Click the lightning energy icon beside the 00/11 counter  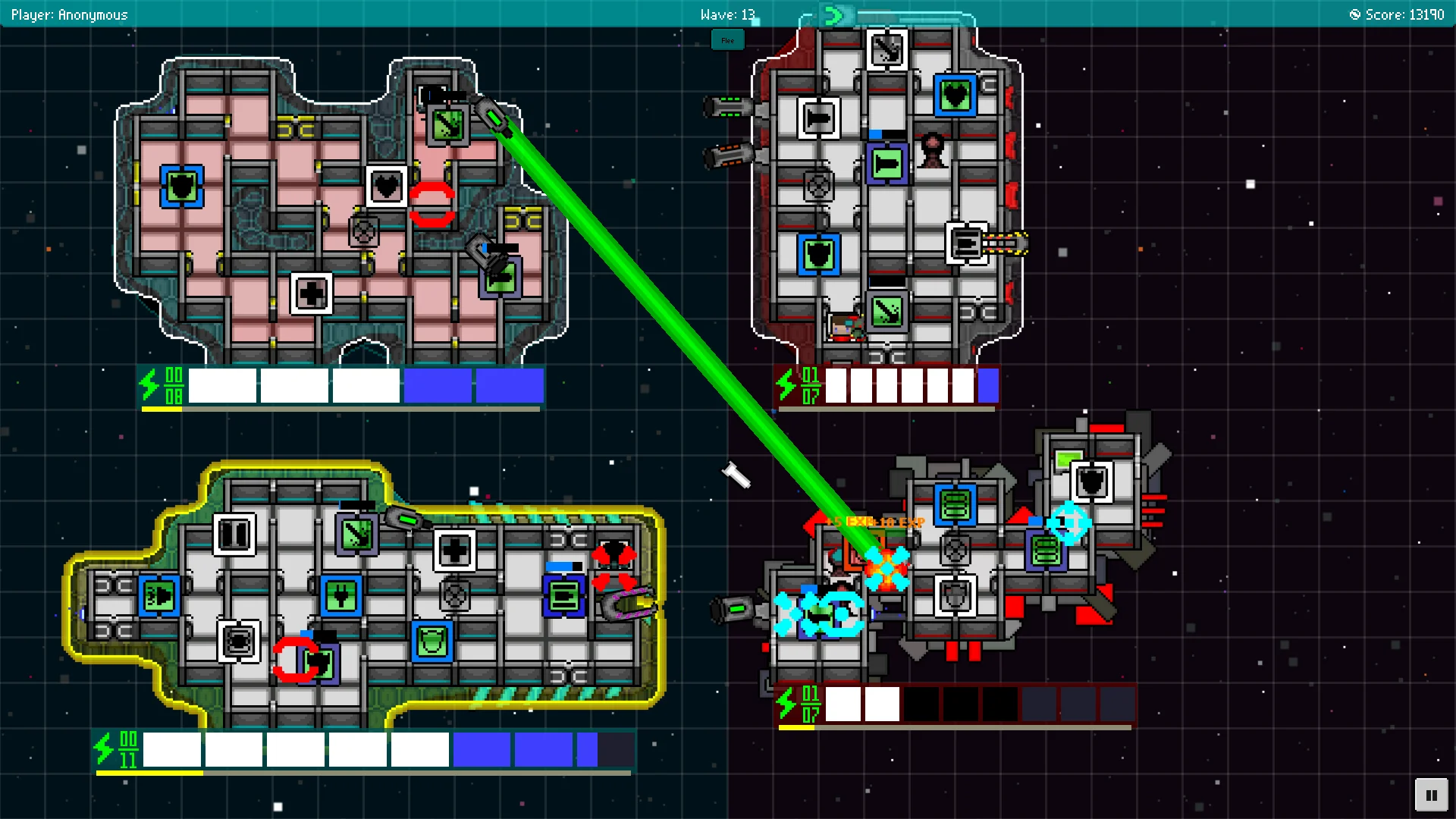104,748
